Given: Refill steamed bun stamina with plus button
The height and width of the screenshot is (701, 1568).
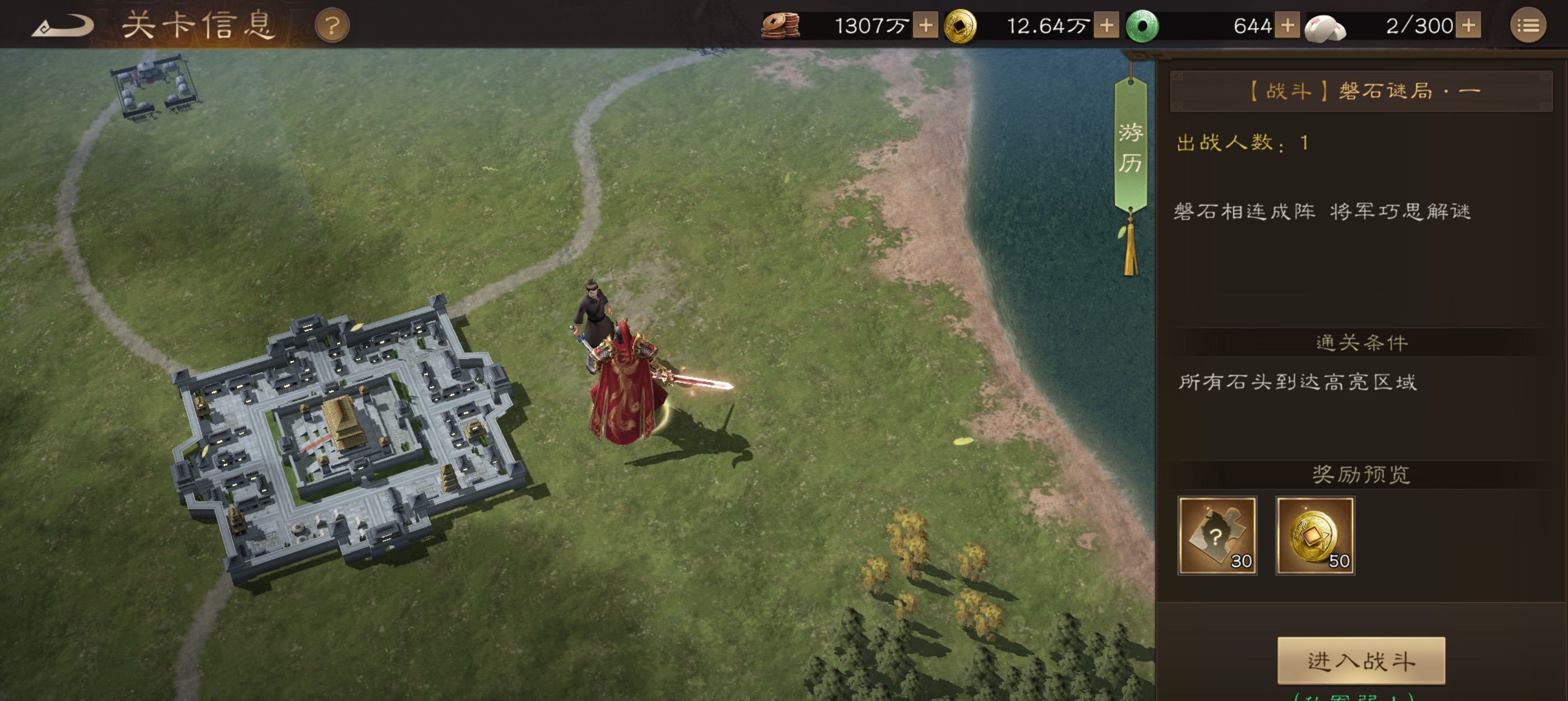Looking at the screenshot, I should [x=1468, y=26].
